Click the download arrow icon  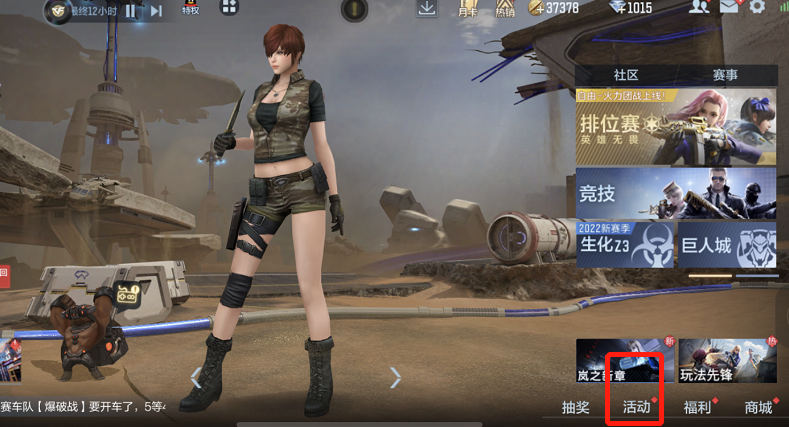point(427,9)
